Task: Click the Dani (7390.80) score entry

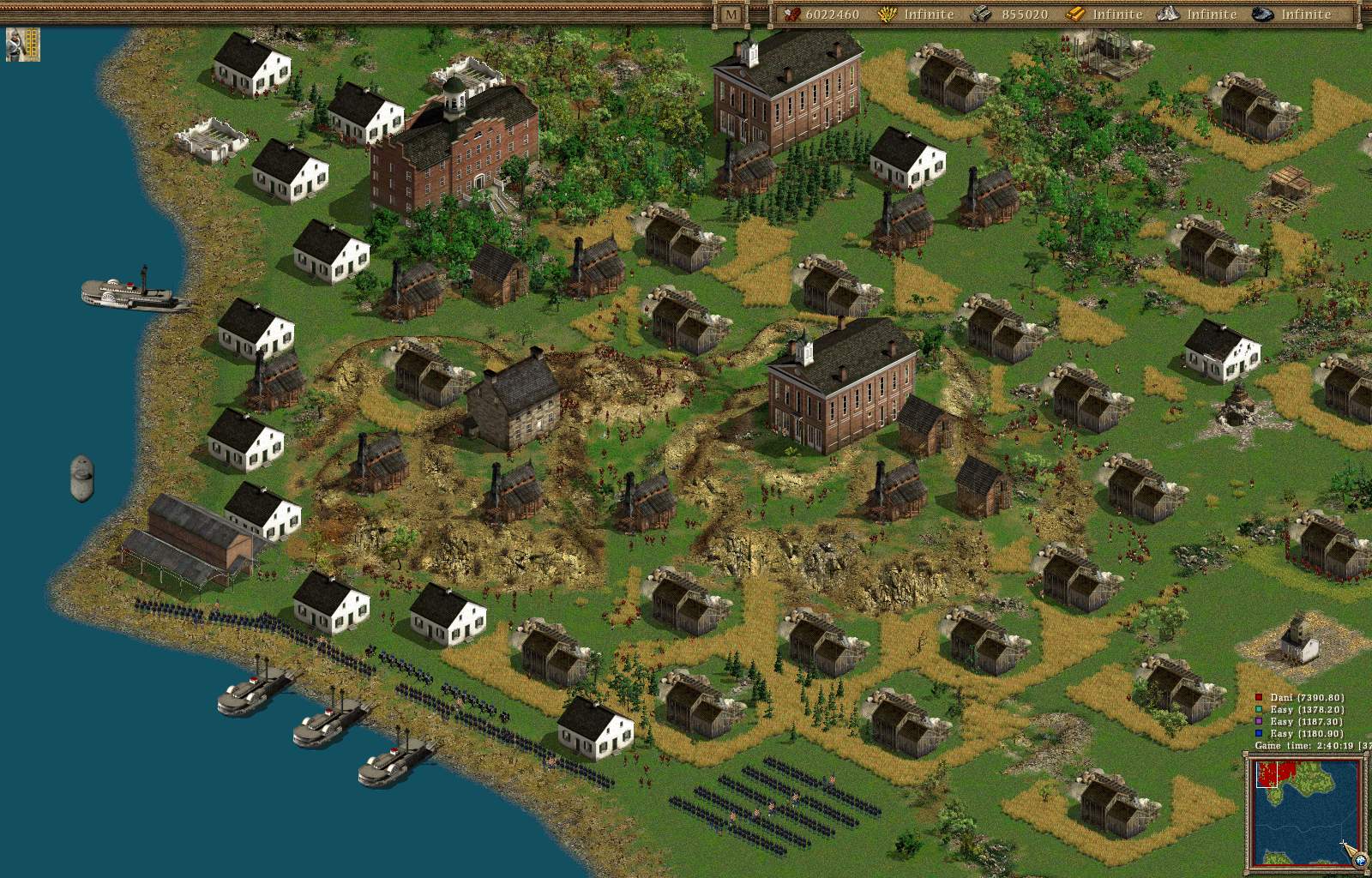Action: point(1306,698)
